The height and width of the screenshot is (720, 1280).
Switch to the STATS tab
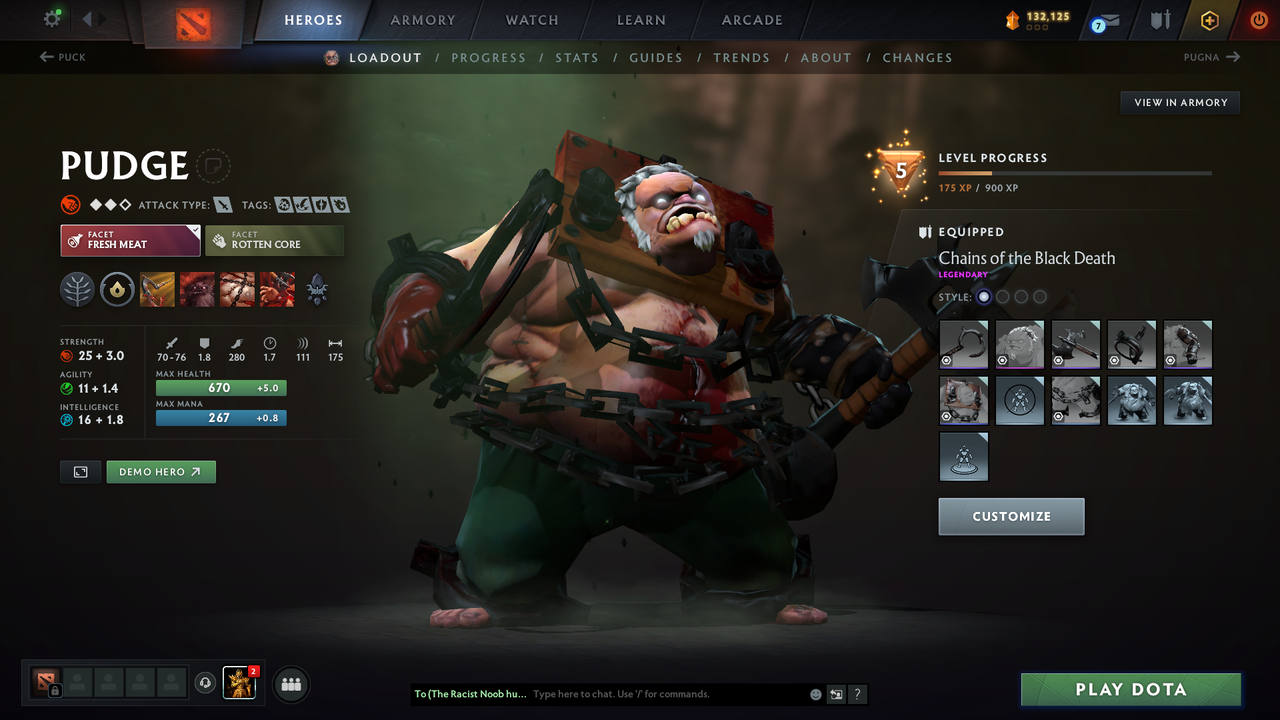(577, 57)
